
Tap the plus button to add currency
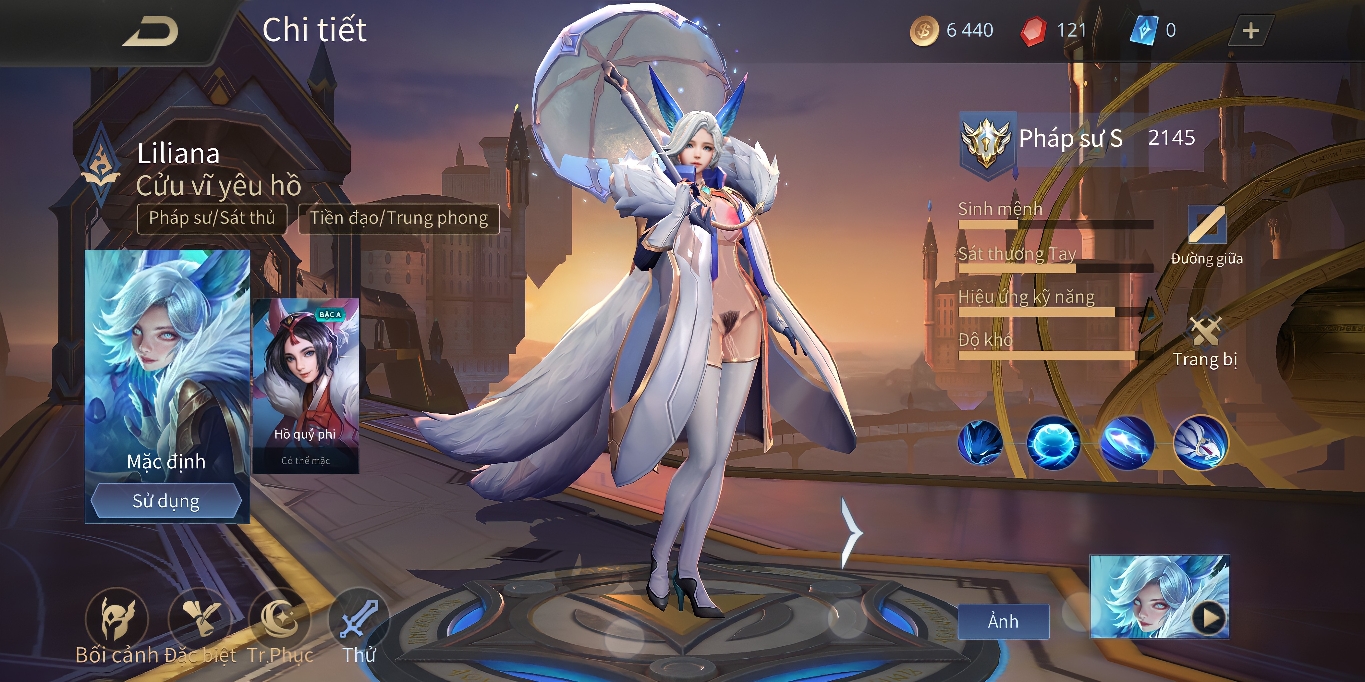coord(1250,31)
